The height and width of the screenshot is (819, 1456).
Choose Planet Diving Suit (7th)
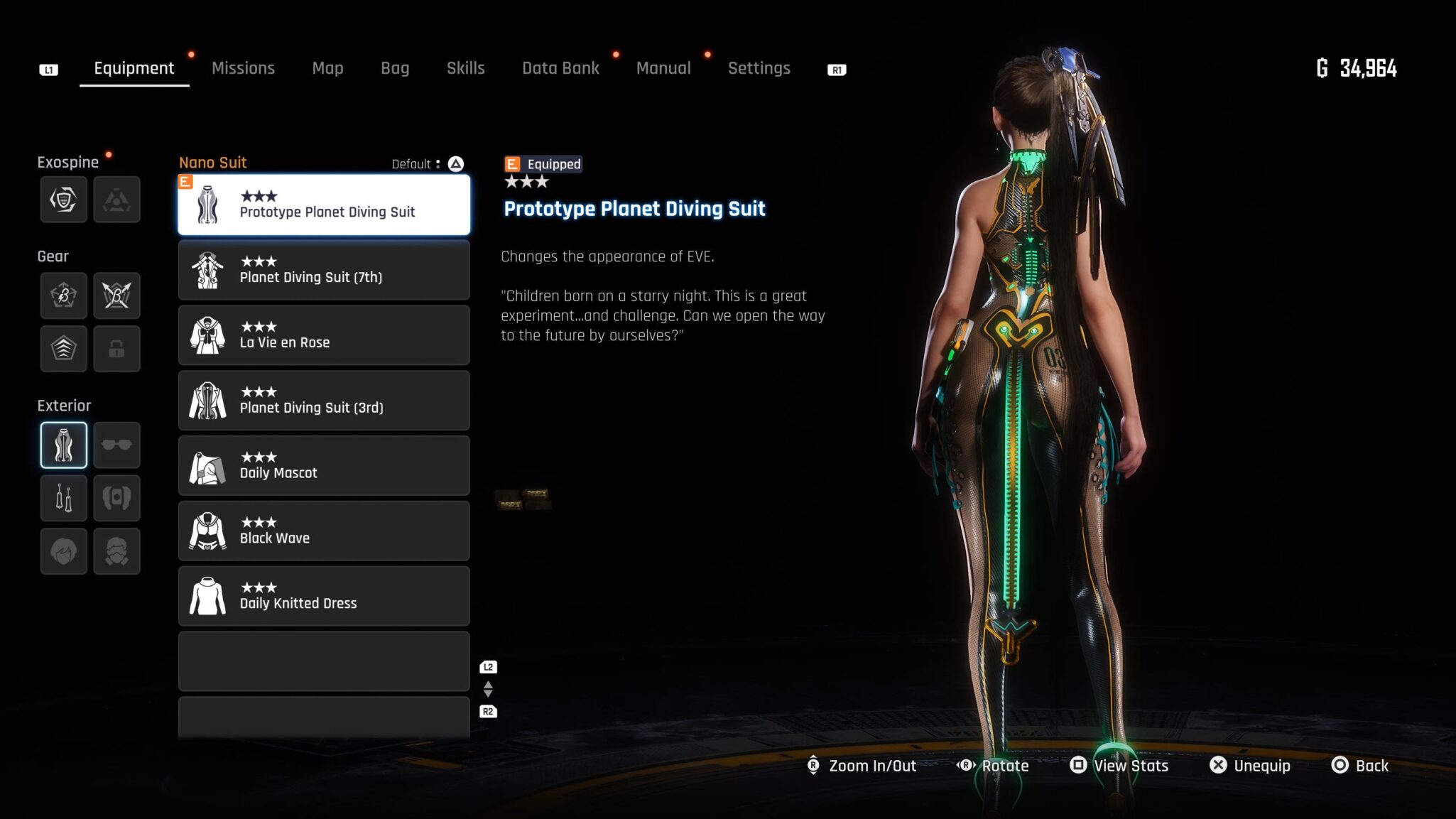click(x=324, y=270)
